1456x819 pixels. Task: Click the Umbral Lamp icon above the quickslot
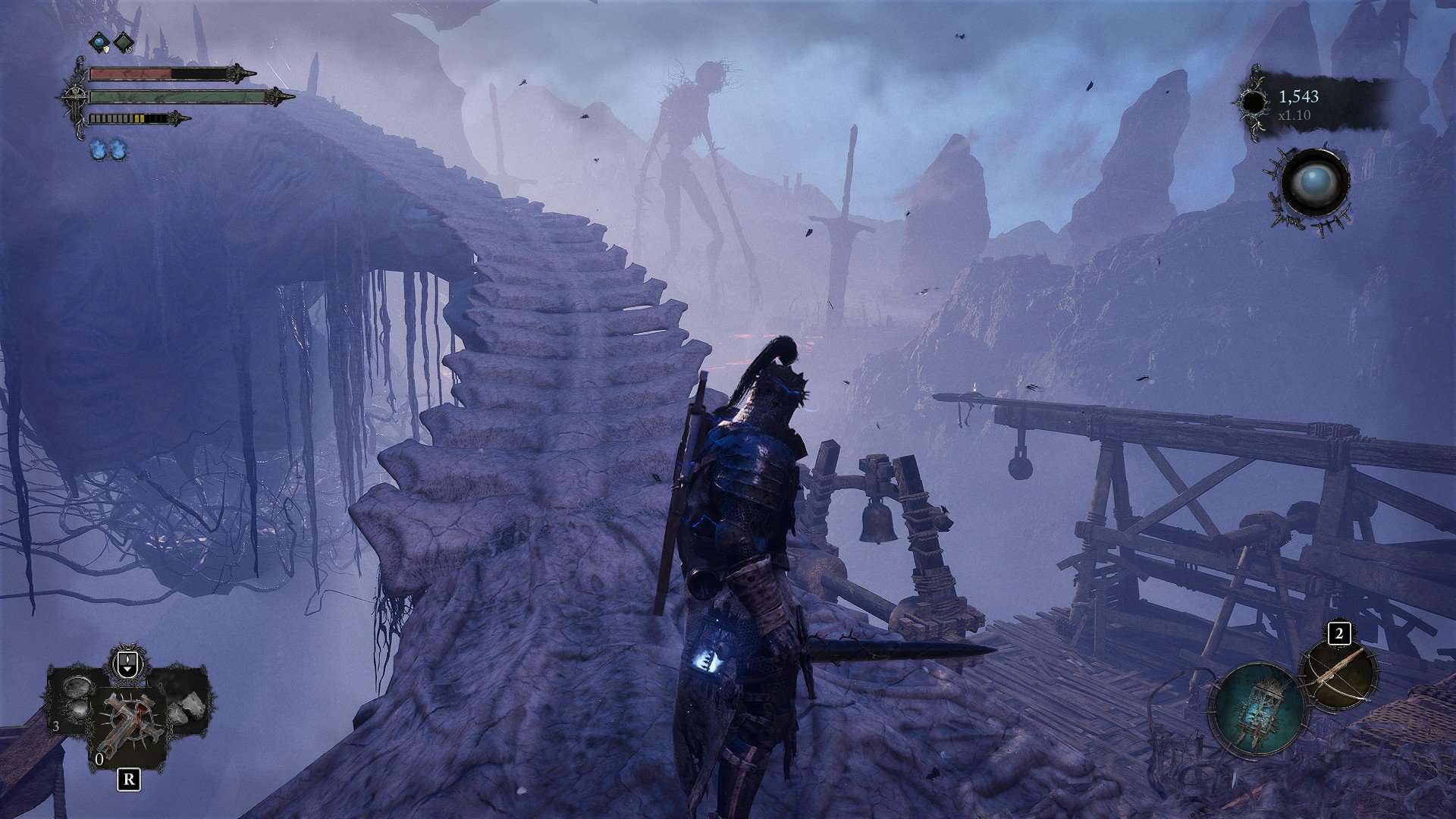click(127, 660)
